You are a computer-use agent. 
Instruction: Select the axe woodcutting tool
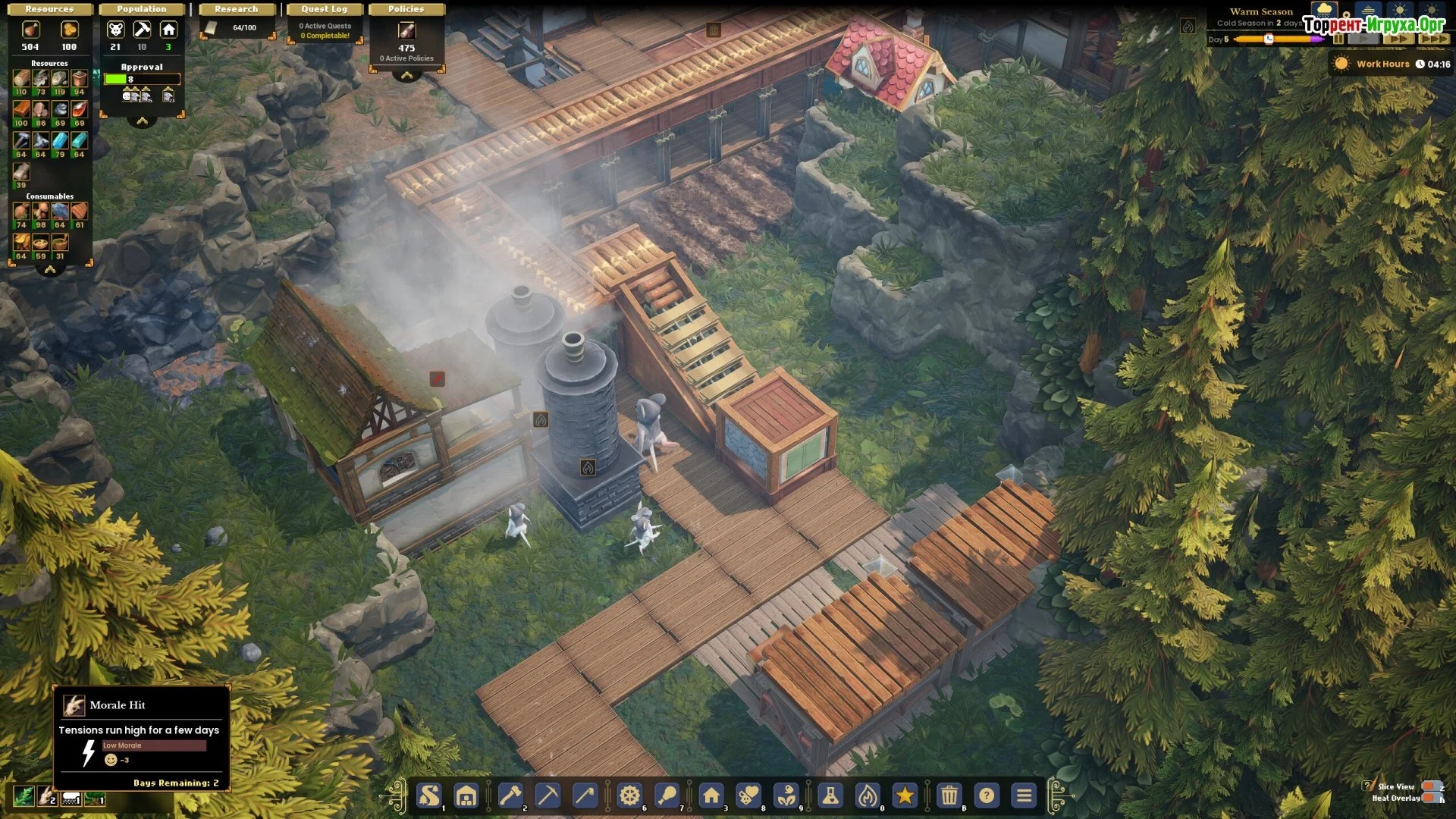tap(510, 795)
